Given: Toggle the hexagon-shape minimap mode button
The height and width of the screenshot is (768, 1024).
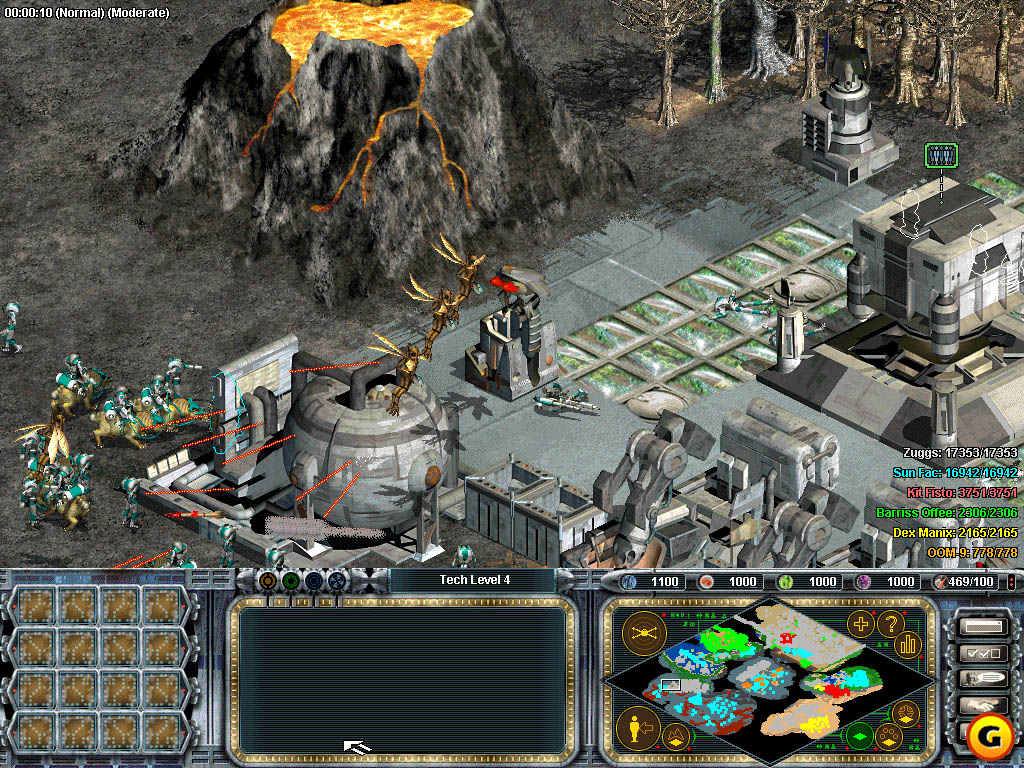Looking at the screenshot, I should [907, 714].
